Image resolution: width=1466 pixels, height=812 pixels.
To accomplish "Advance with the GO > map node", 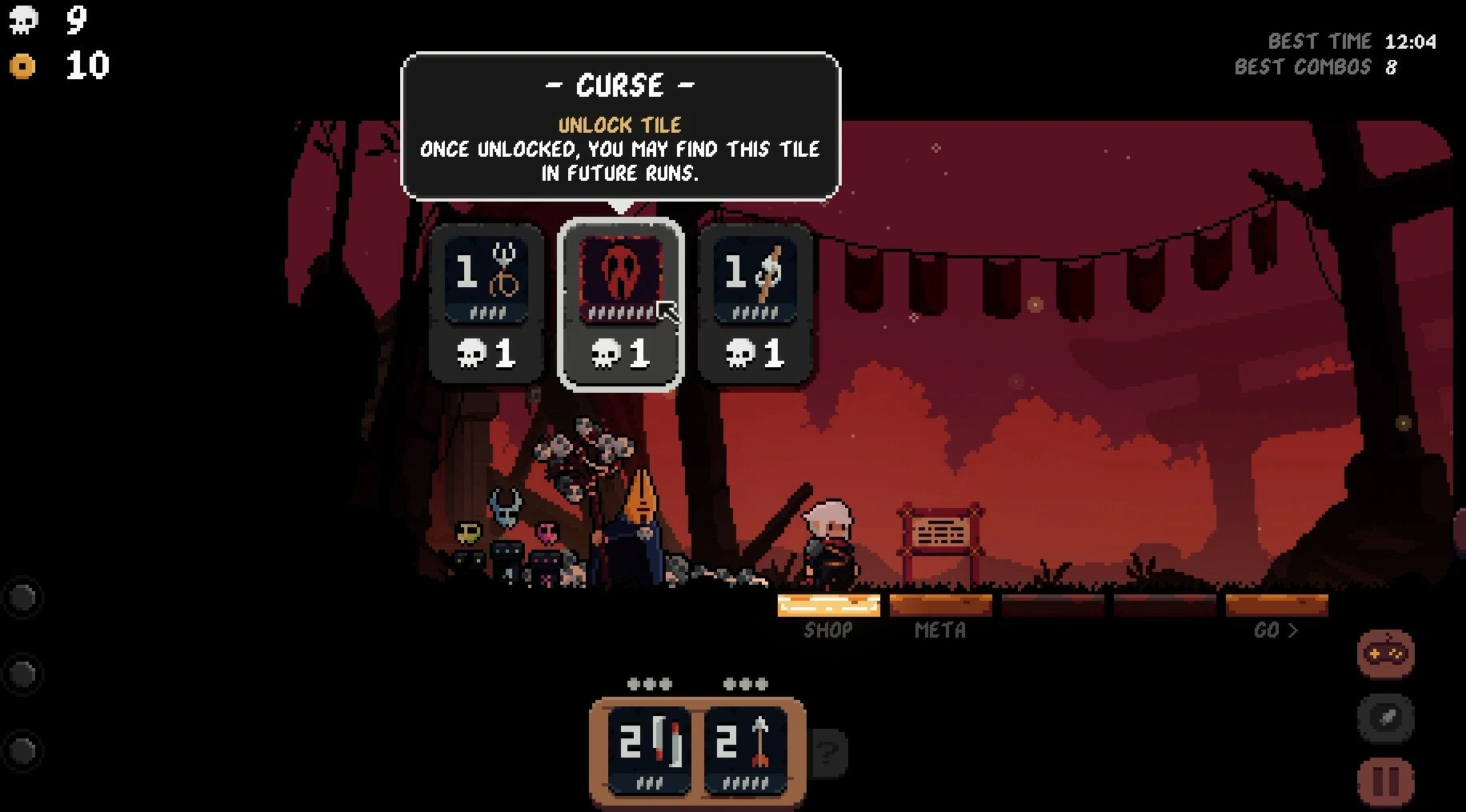I will pyautogui.click(x=1276, y=606).
